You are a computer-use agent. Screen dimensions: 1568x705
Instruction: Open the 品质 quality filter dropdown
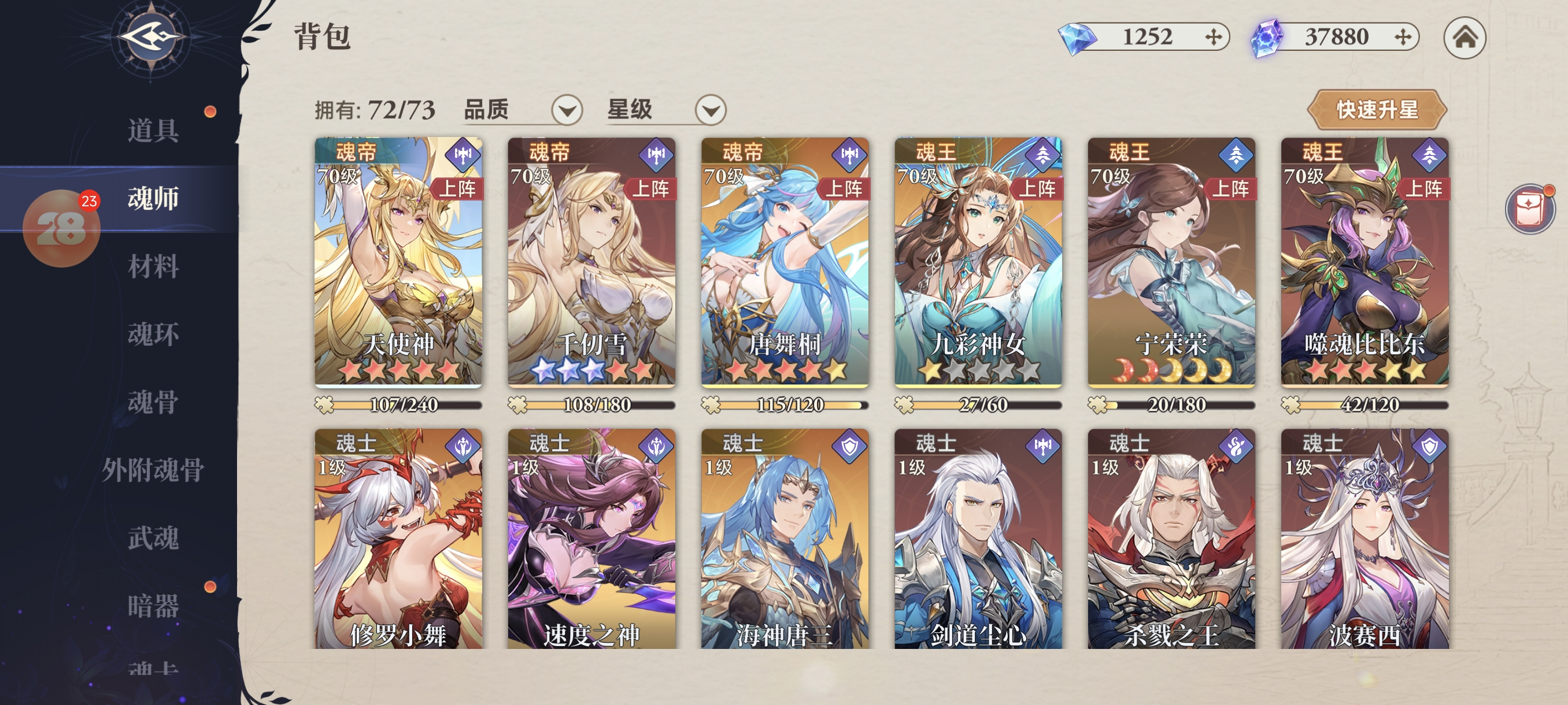[x=566, y=111]
